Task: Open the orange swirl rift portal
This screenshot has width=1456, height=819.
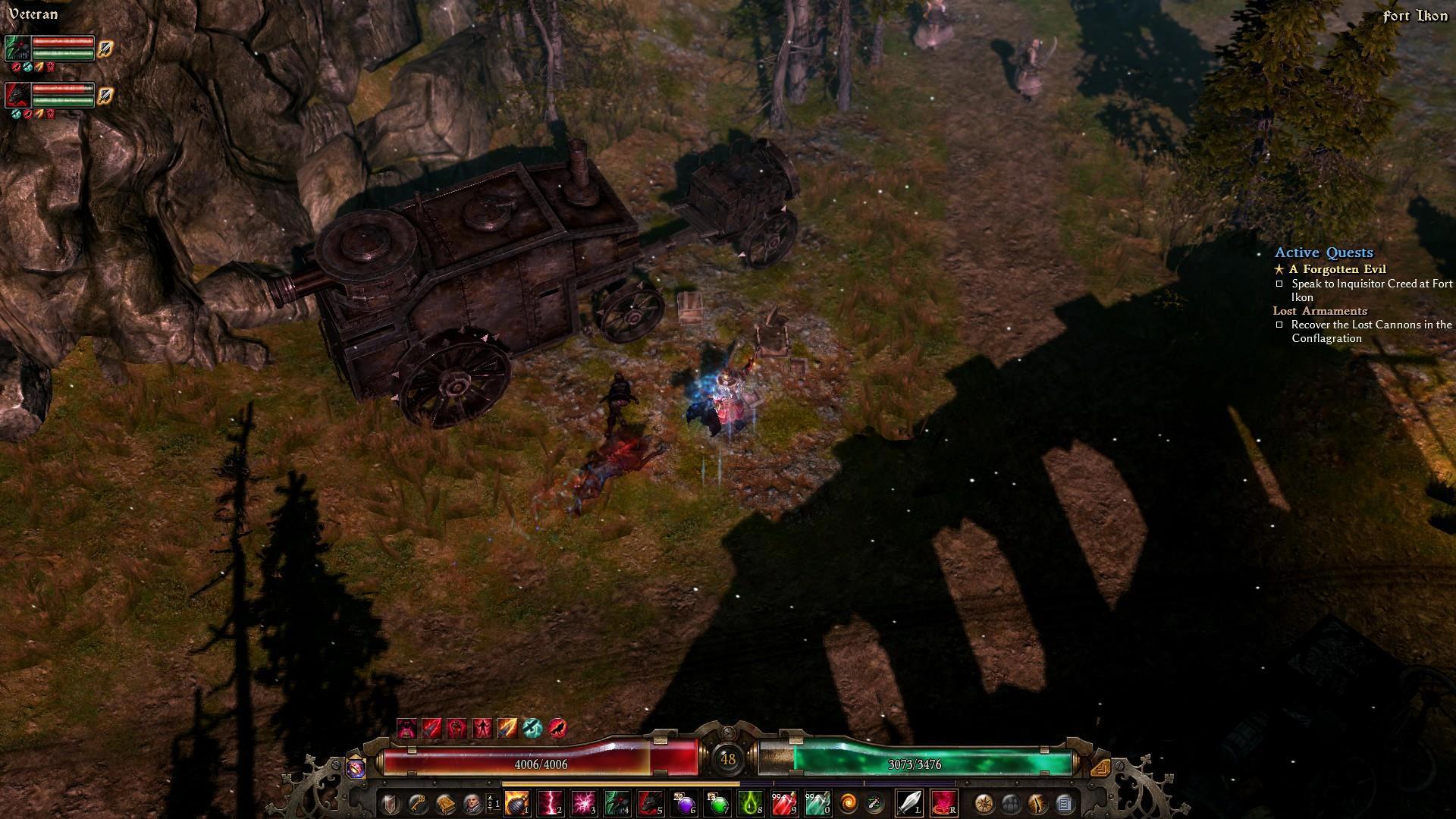Action: (848, 802)
